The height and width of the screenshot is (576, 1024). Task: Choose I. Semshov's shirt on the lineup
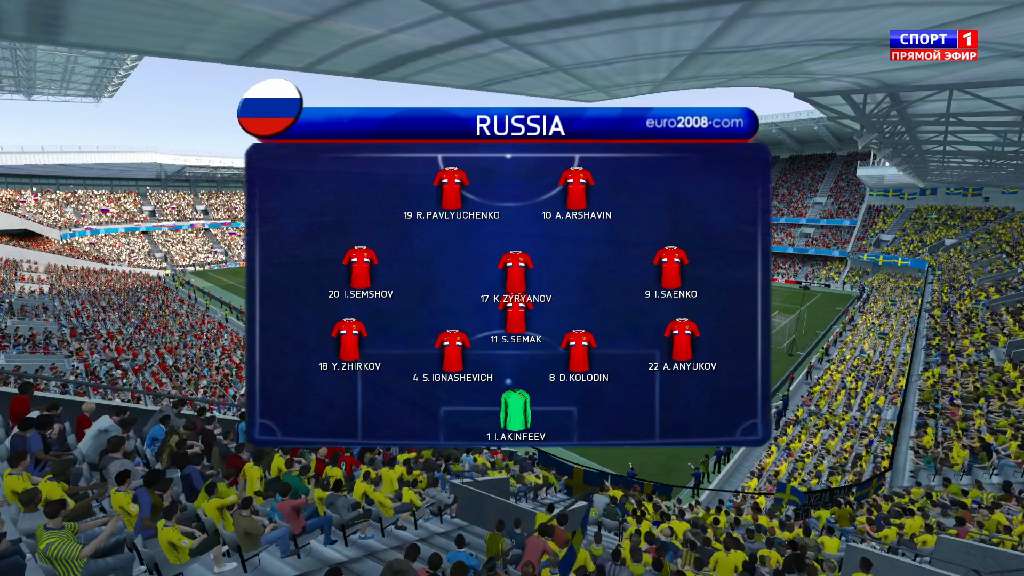(x=360, y=267)
